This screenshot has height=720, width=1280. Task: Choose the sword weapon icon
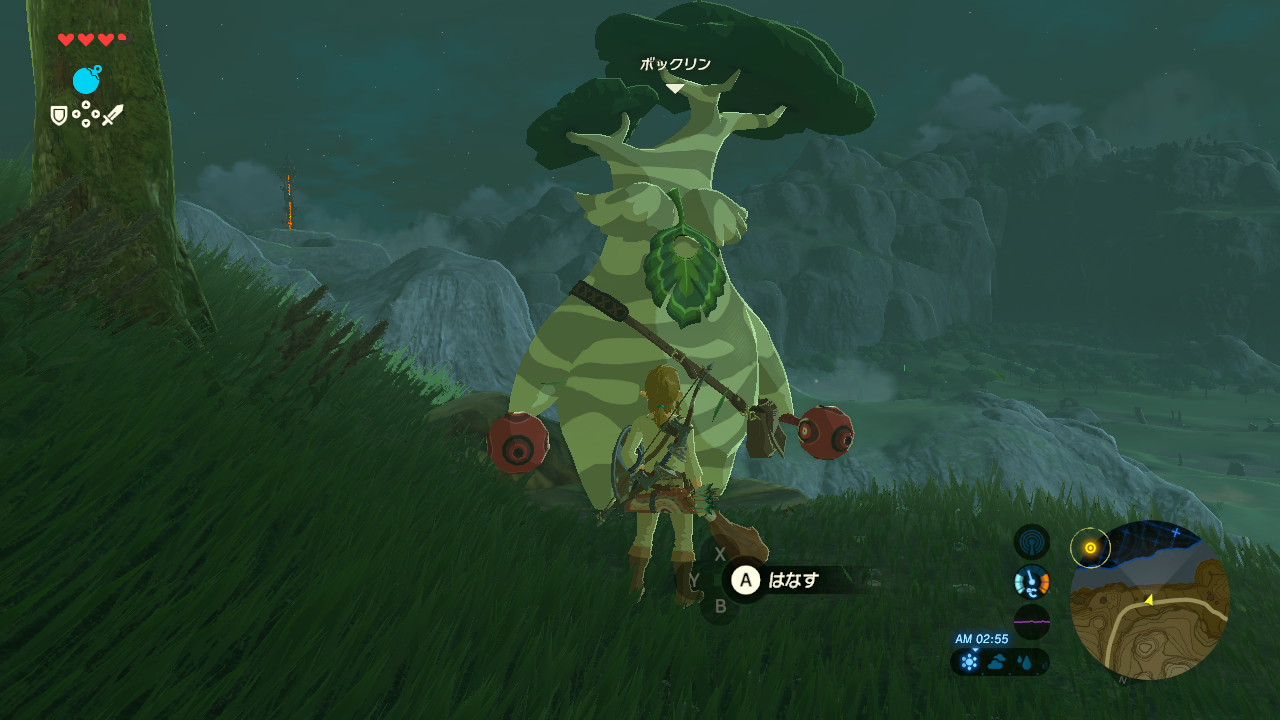[112, 115]
